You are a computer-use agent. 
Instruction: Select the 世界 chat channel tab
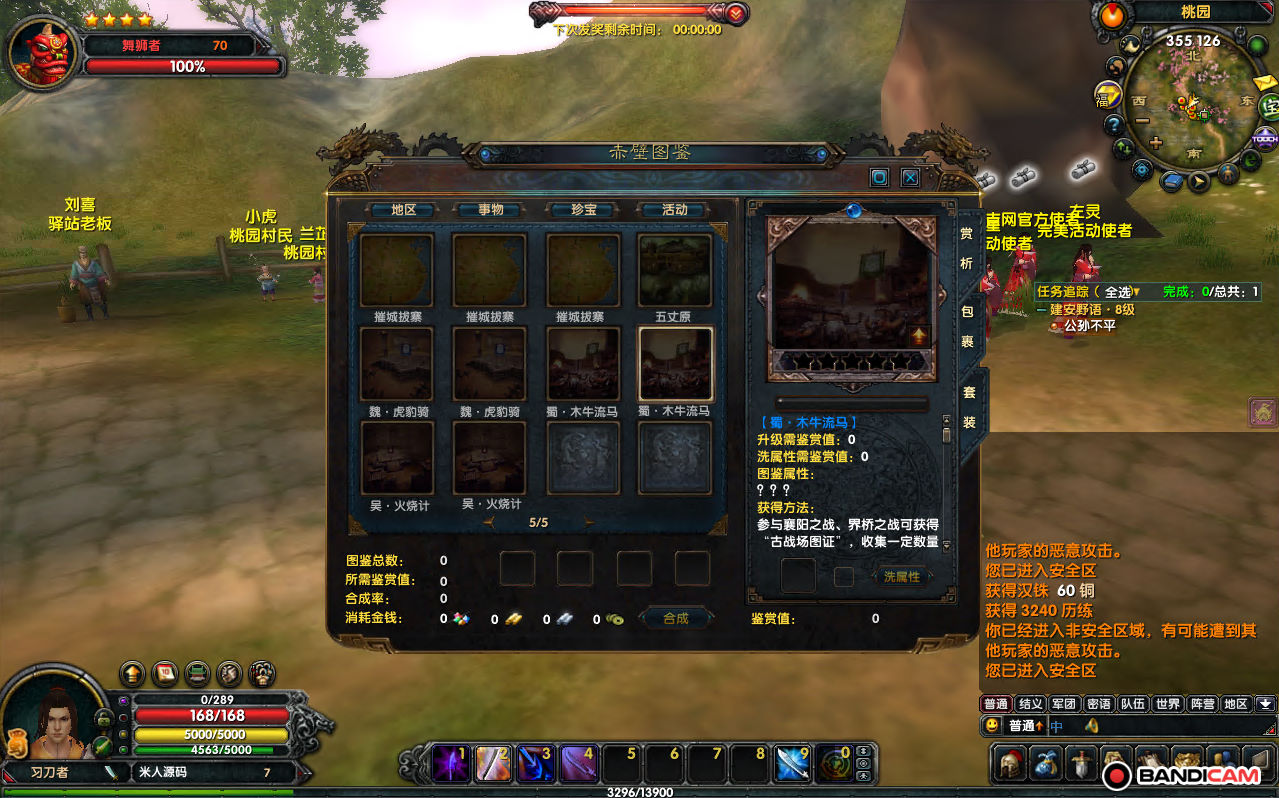(x=1168, y=704)
